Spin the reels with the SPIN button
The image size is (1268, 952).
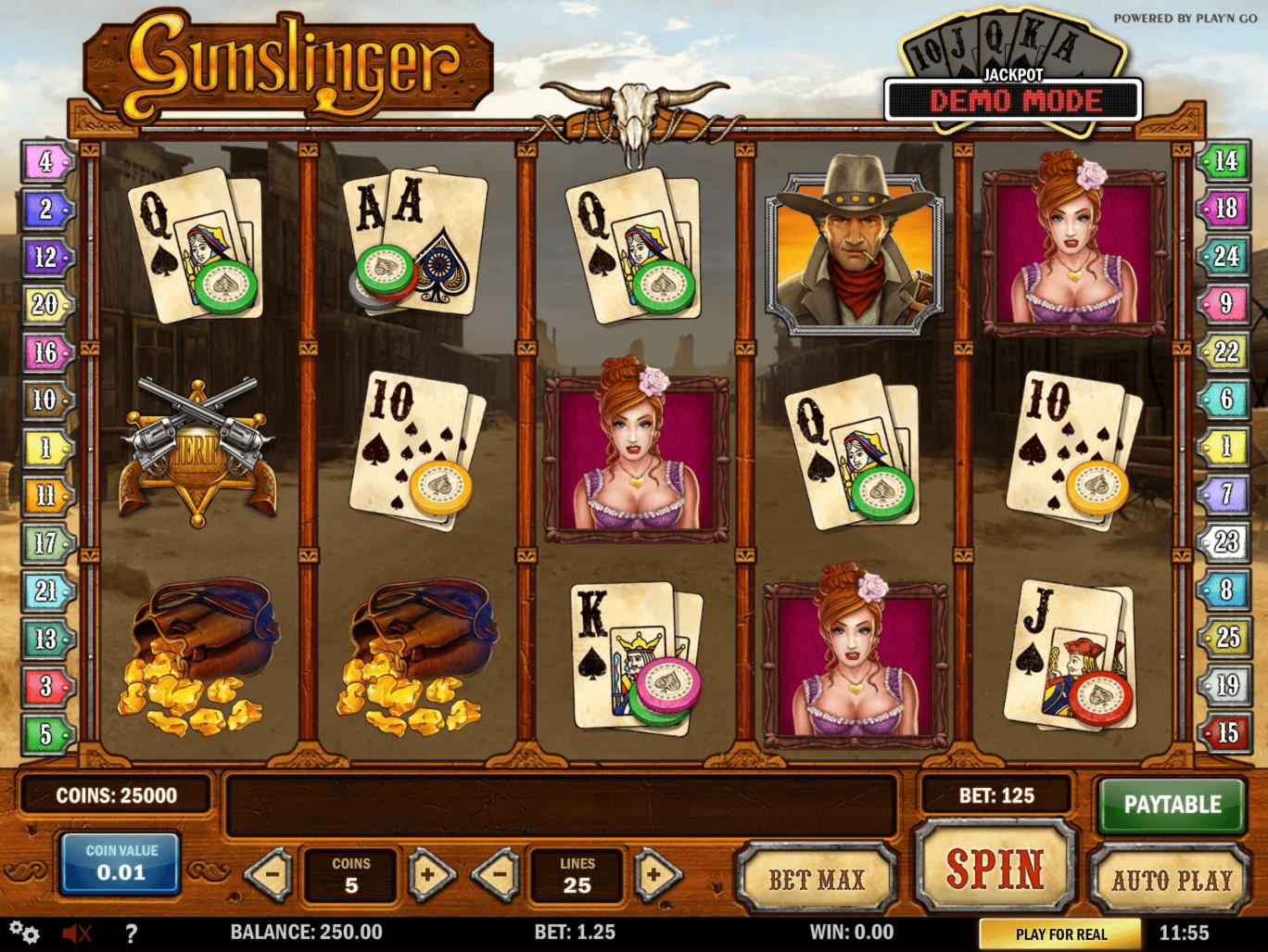click(995, 869)
